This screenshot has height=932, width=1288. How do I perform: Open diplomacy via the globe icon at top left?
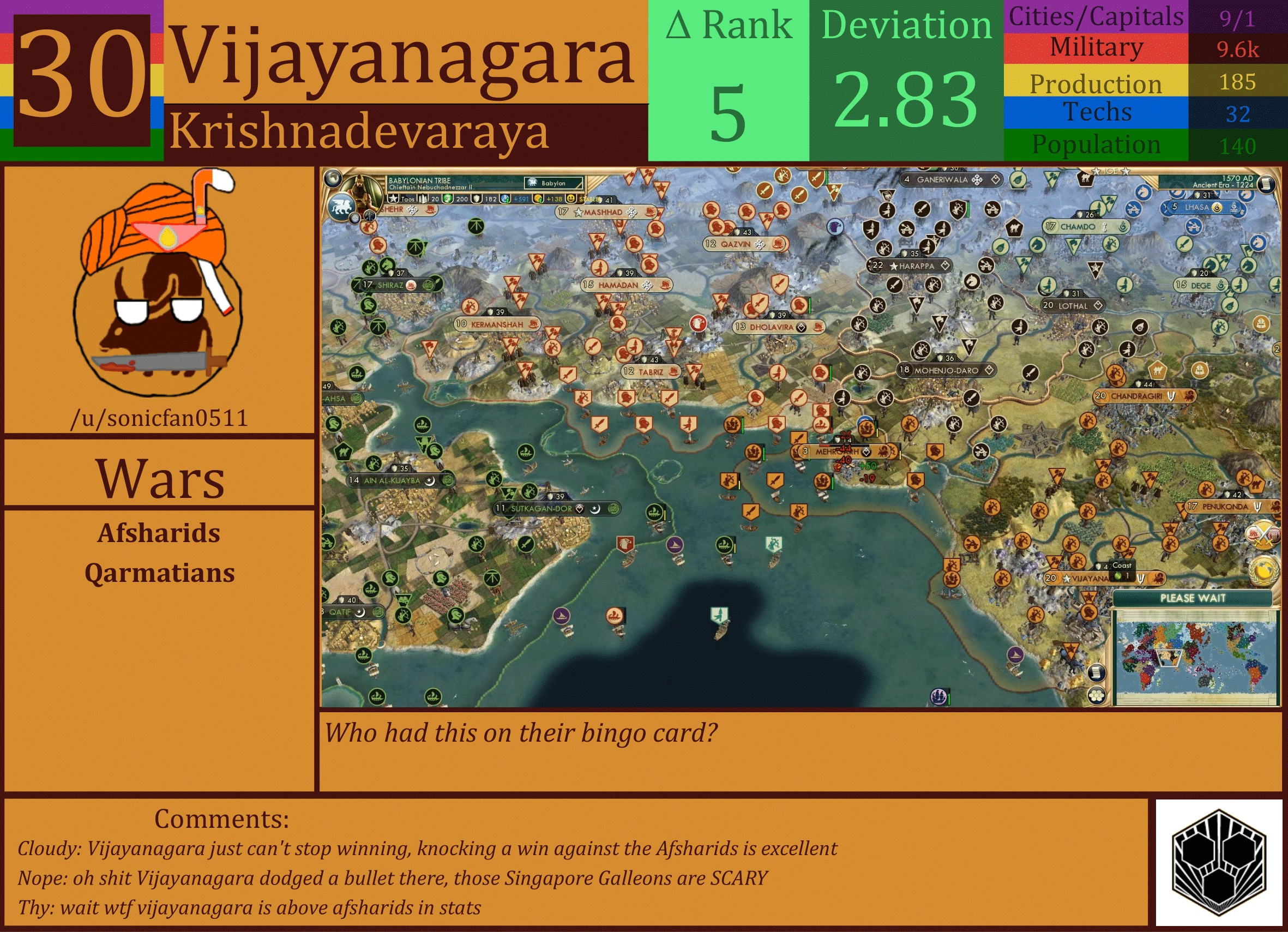tap(333, 178)
